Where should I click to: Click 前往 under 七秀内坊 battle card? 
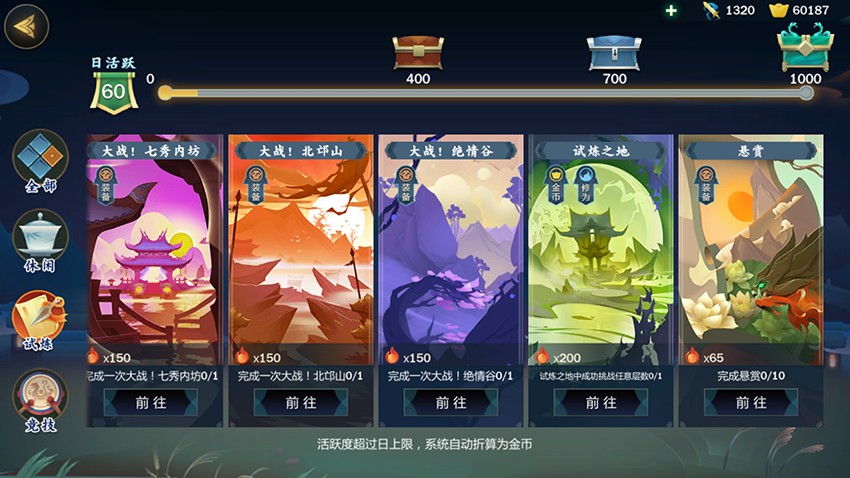pos(151,402)
